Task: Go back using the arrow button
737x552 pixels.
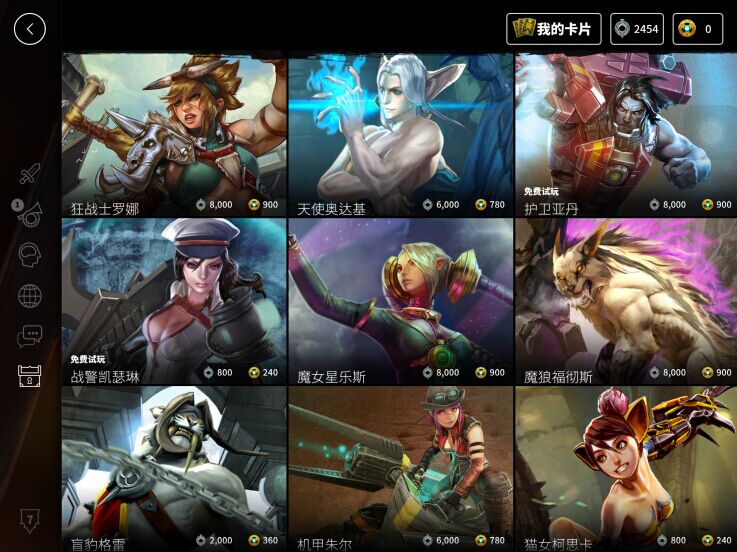Action: (x=30, y=29)
